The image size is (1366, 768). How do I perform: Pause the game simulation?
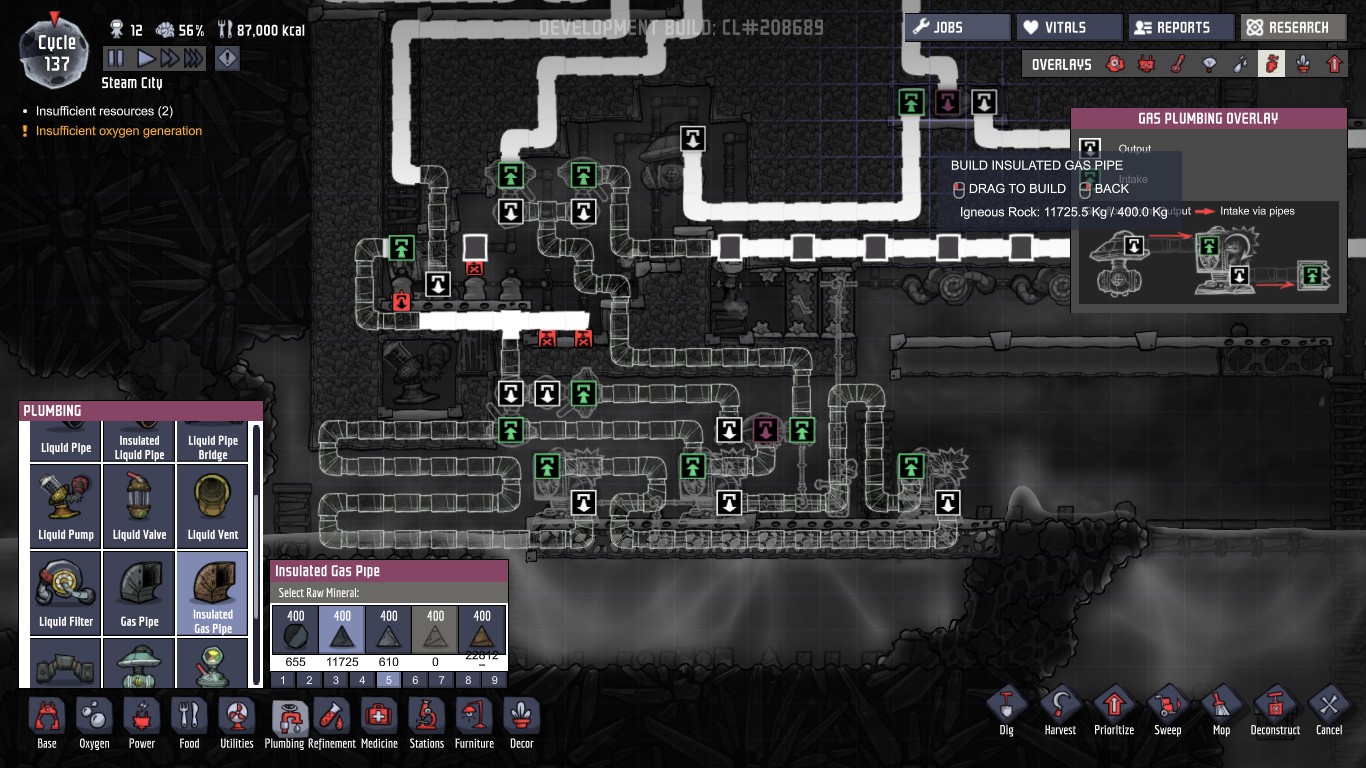(116, 59)
